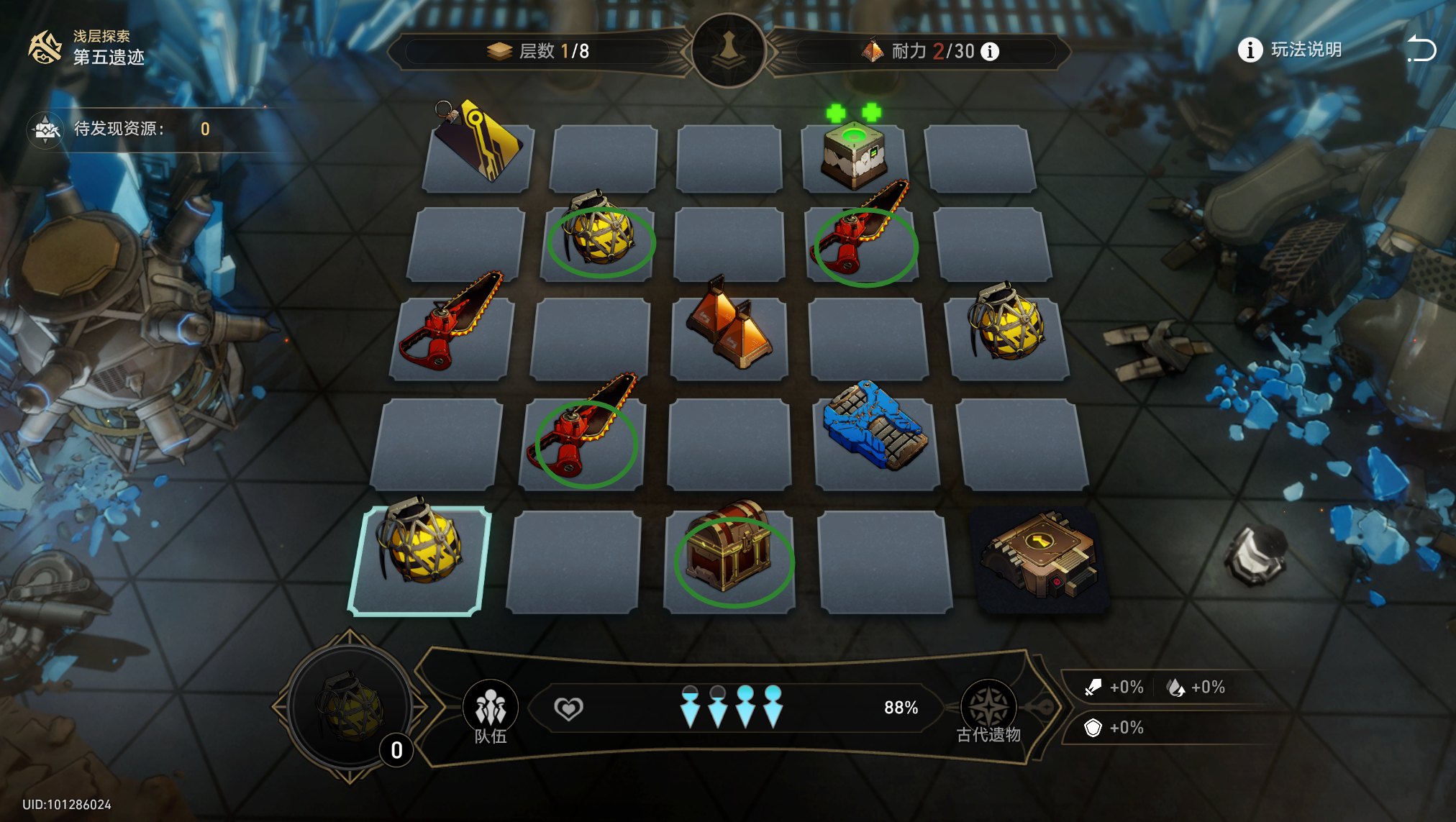The image size is (1456, 822).
Task: Open the 队伍 team panel
Action: [x=491, y=712]
